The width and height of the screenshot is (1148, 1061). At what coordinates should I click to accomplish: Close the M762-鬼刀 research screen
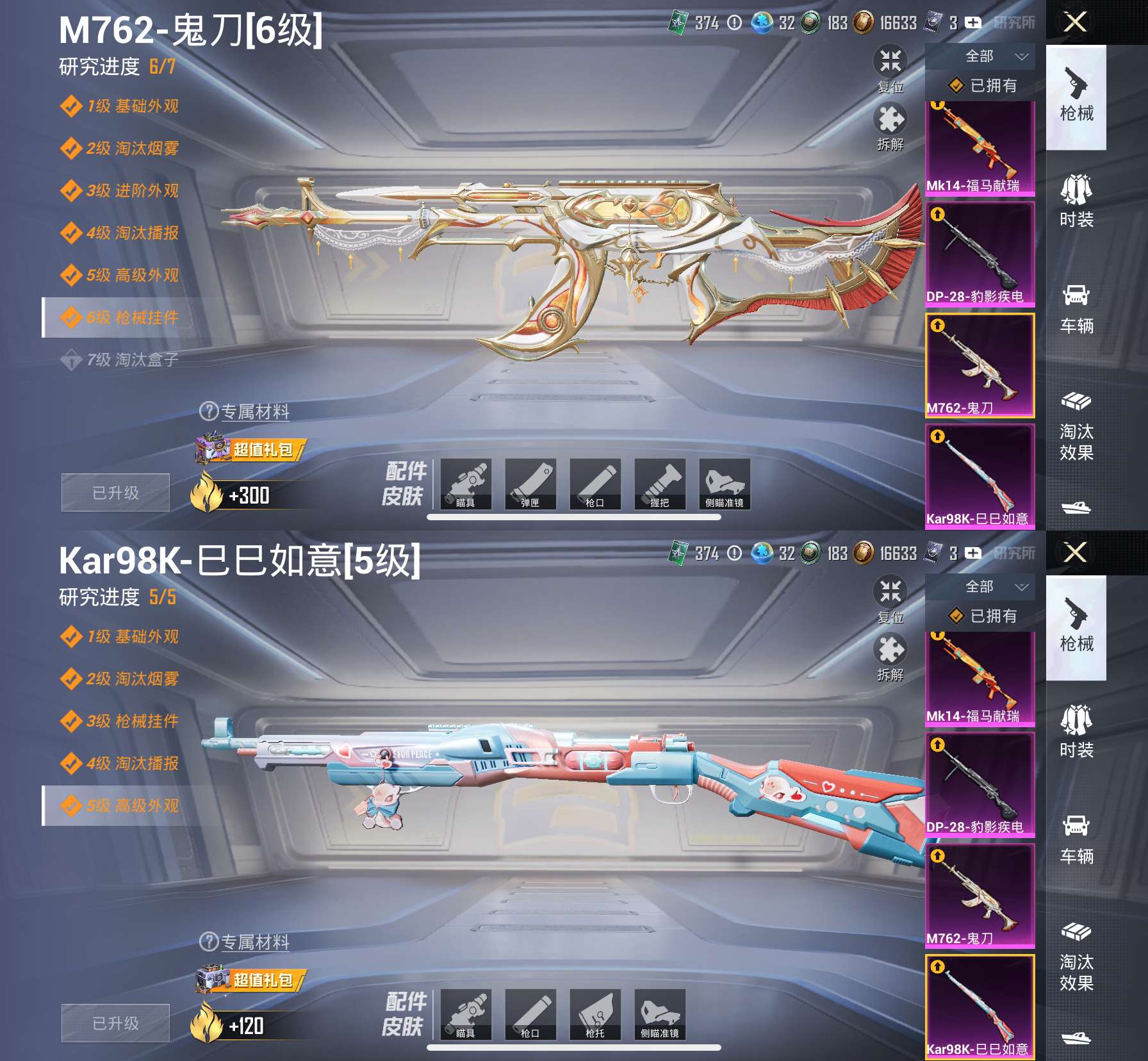click(x=1075, y=22)
